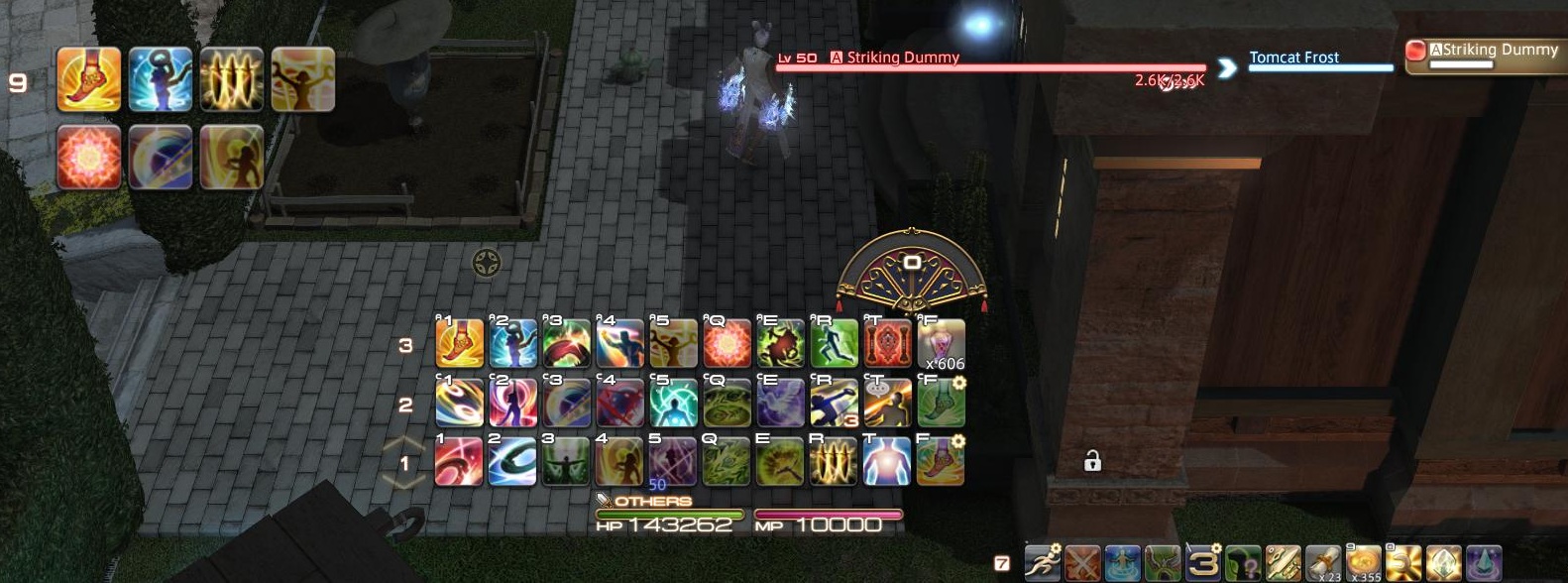Image resolution: width=1568 pixels, height=583 pixels.
Task: Cycle hotbar 1 using the up chevron
Action: (404, 444)
